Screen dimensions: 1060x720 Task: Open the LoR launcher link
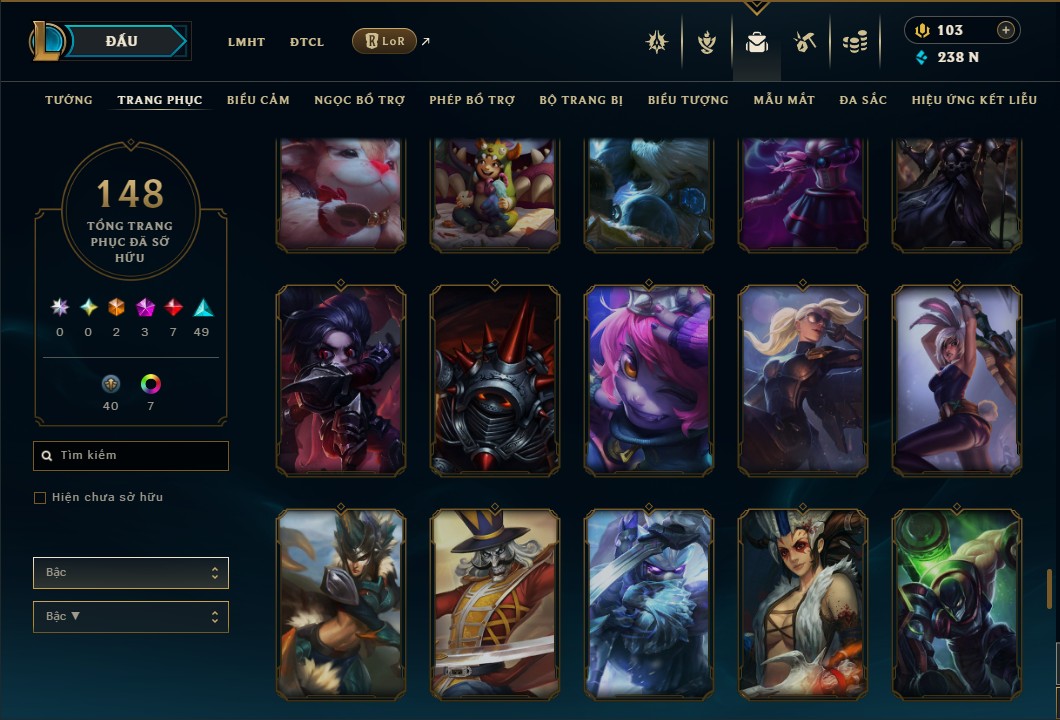tap(385, 41)
